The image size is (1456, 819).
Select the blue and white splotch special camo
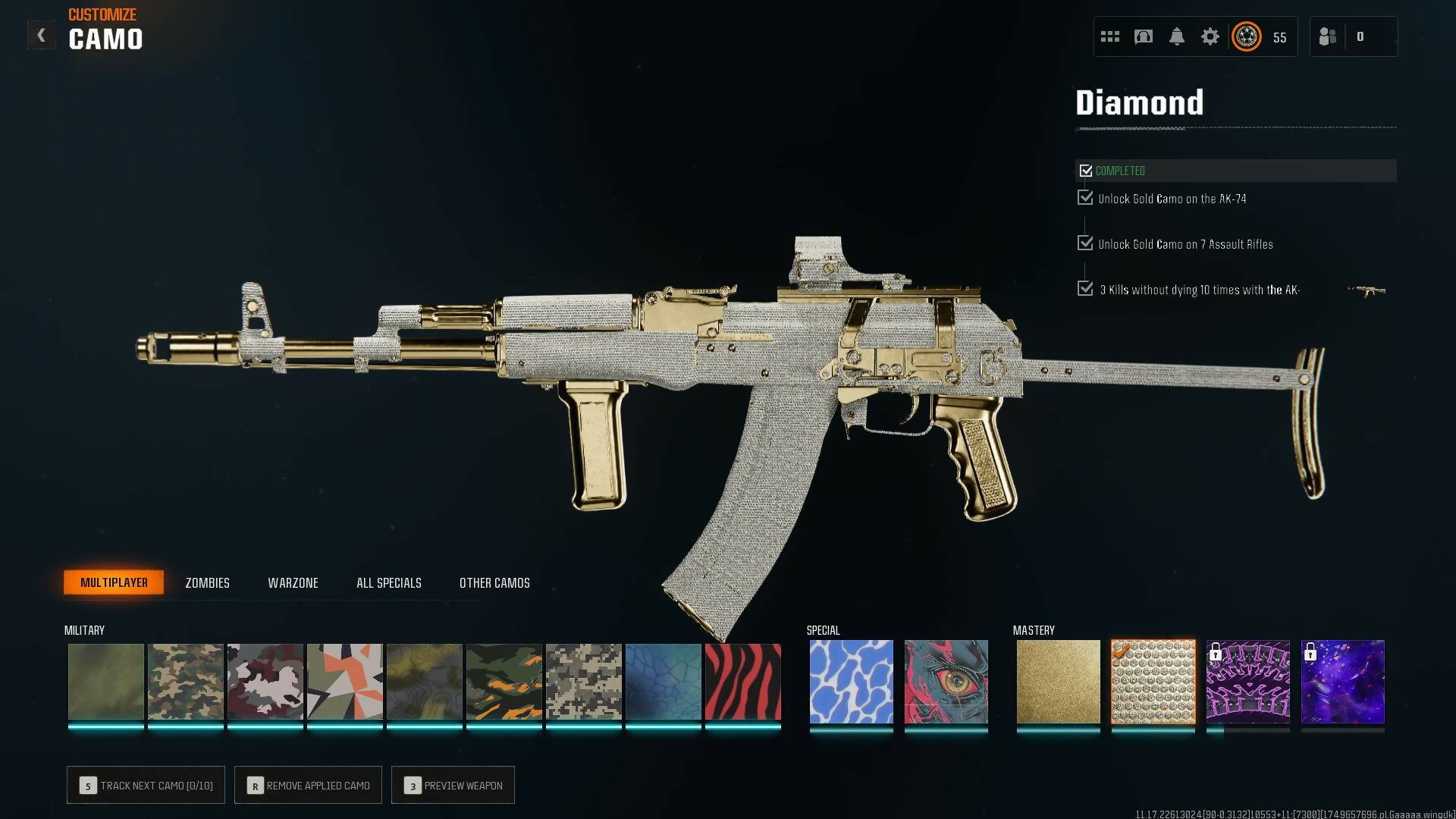(x=851, y=681)
